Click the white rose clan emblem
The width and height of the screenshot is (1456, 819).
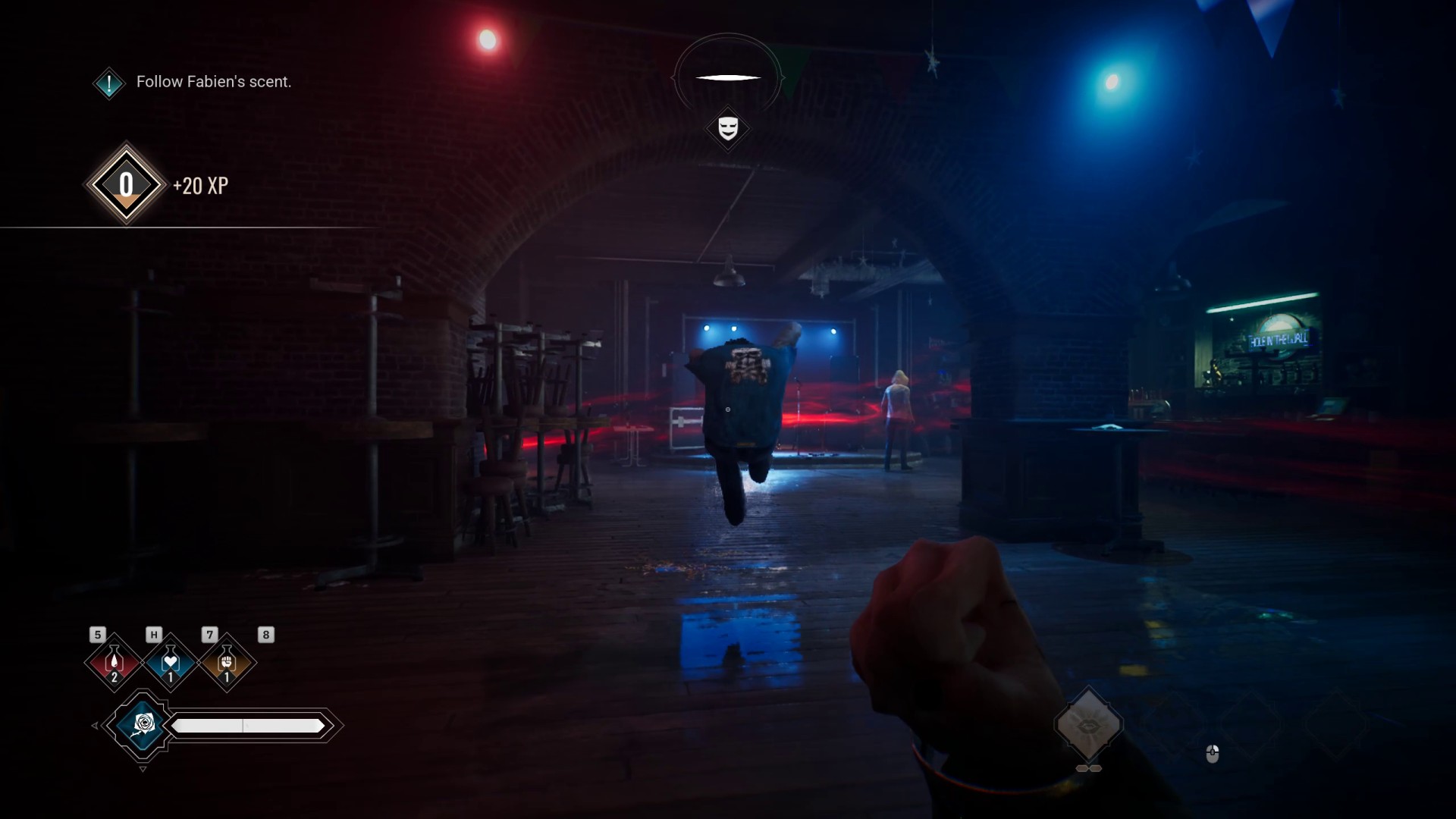[x=143, y=725]
